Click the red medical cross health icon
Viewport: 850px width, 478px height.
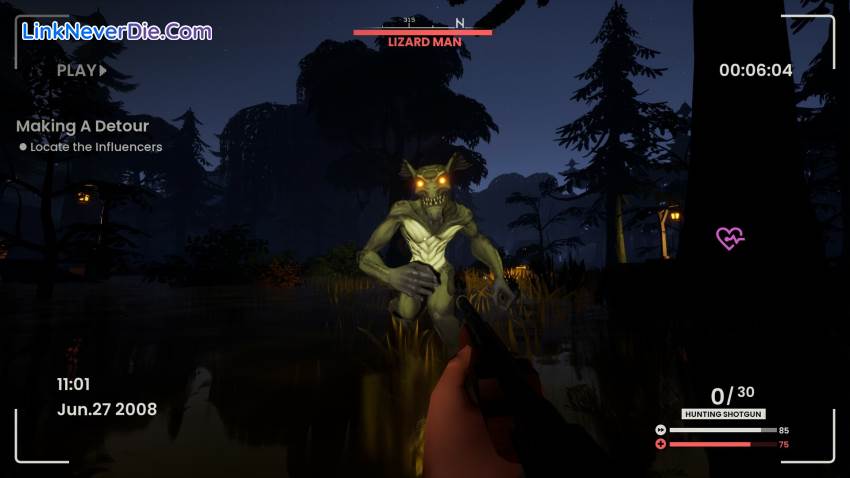coord(660,444)
